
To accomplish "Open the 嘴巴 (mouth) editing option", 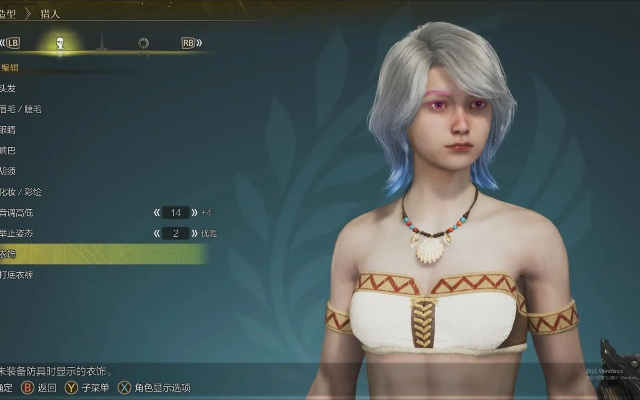I will (x=8, y=150).
